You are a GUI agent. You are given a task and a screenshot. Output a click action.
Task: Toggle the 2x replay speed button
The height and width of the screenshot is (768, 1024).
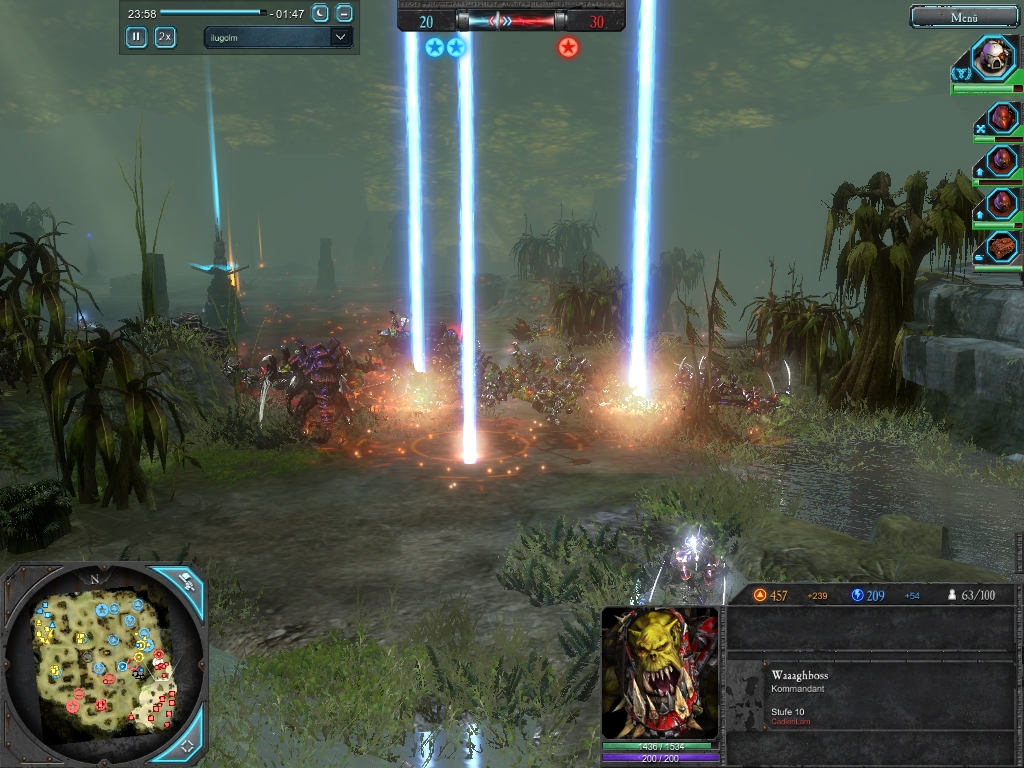tap(165, 37)
